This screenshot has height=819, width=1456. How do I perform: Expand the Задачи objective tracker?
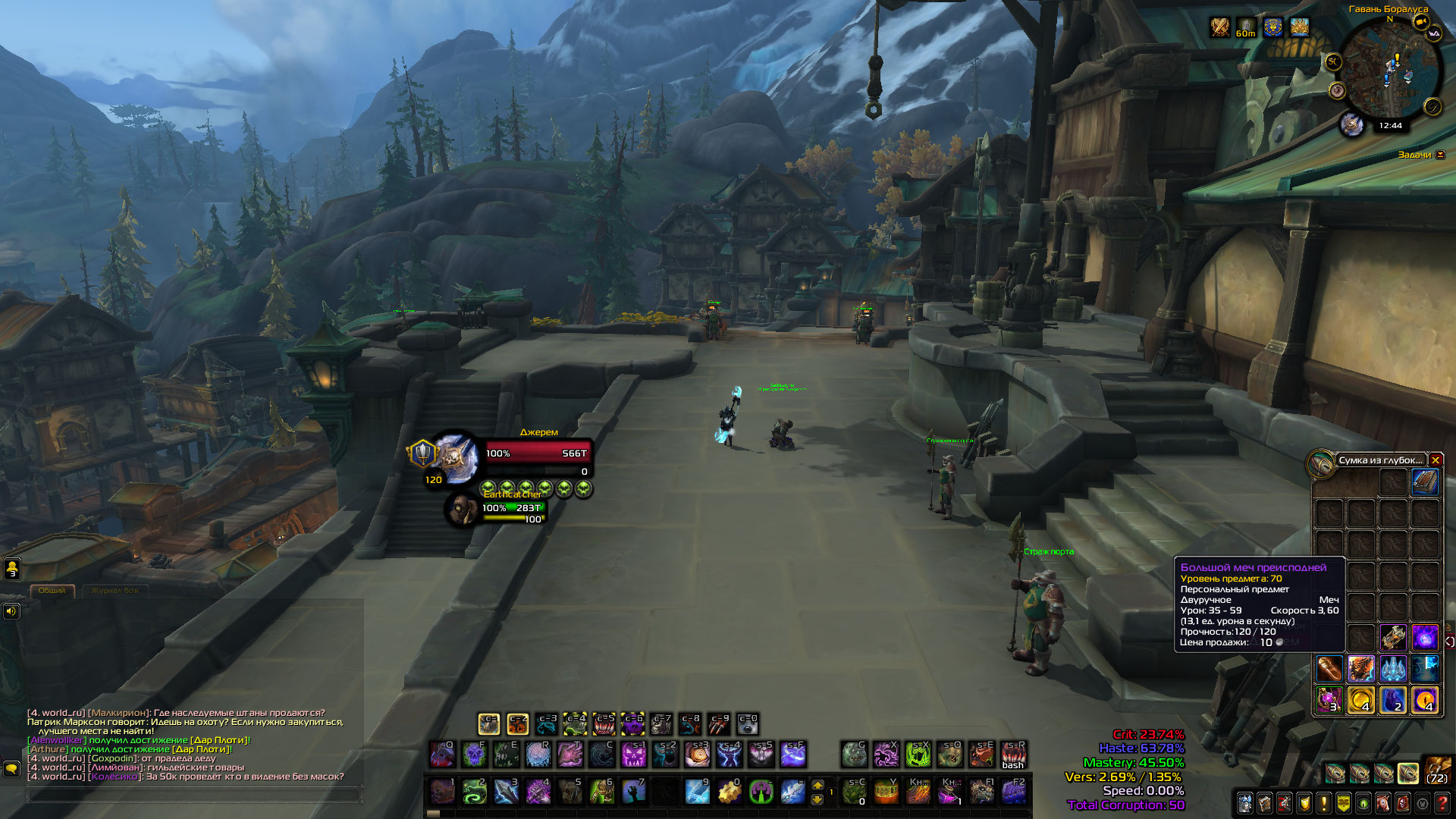pyautogui.click(x=1440, y=155)
